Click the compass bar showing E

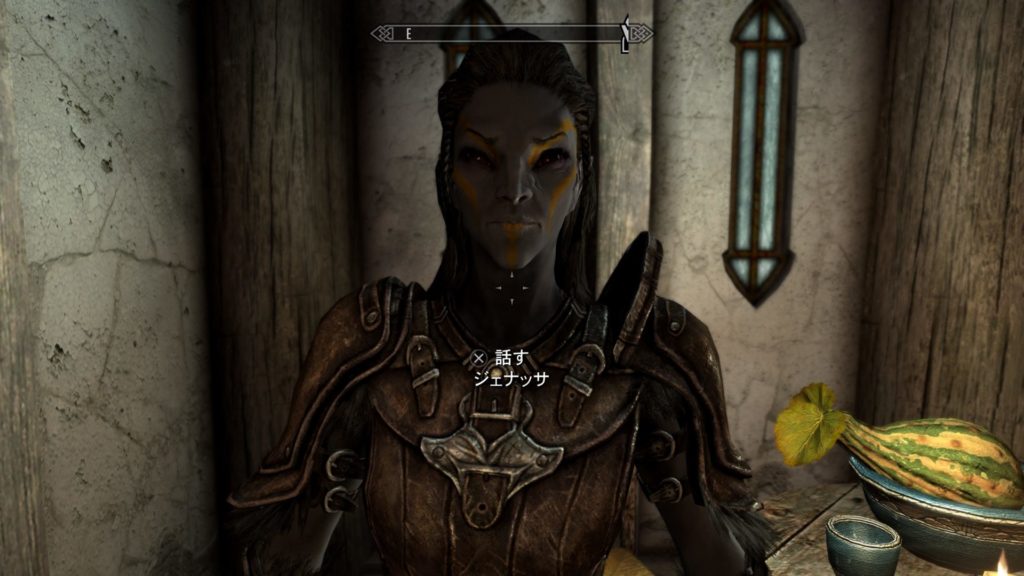(x=511, y=34)
